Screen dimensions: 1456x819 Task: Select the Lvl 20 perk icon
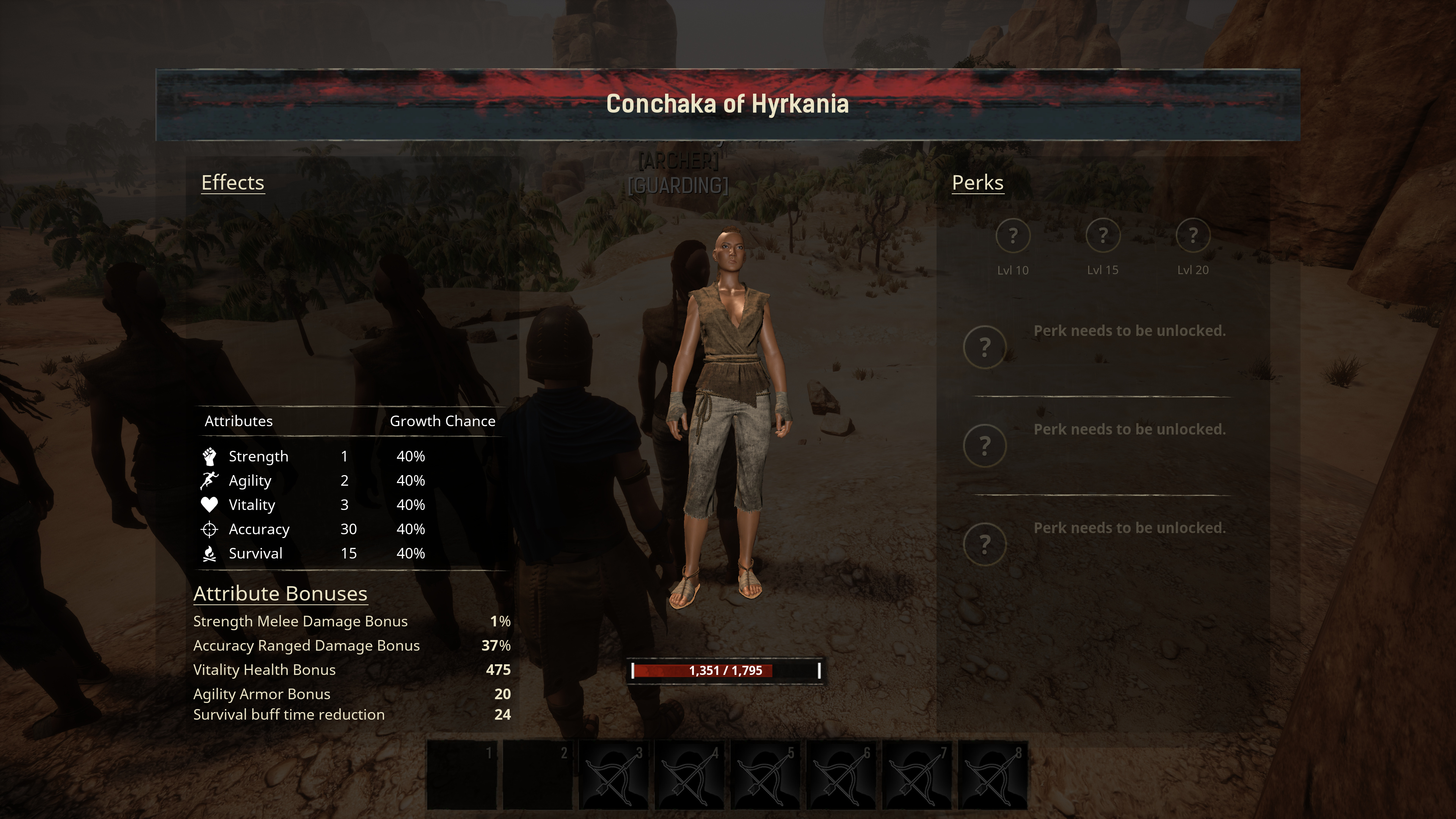coord(1192,235)
